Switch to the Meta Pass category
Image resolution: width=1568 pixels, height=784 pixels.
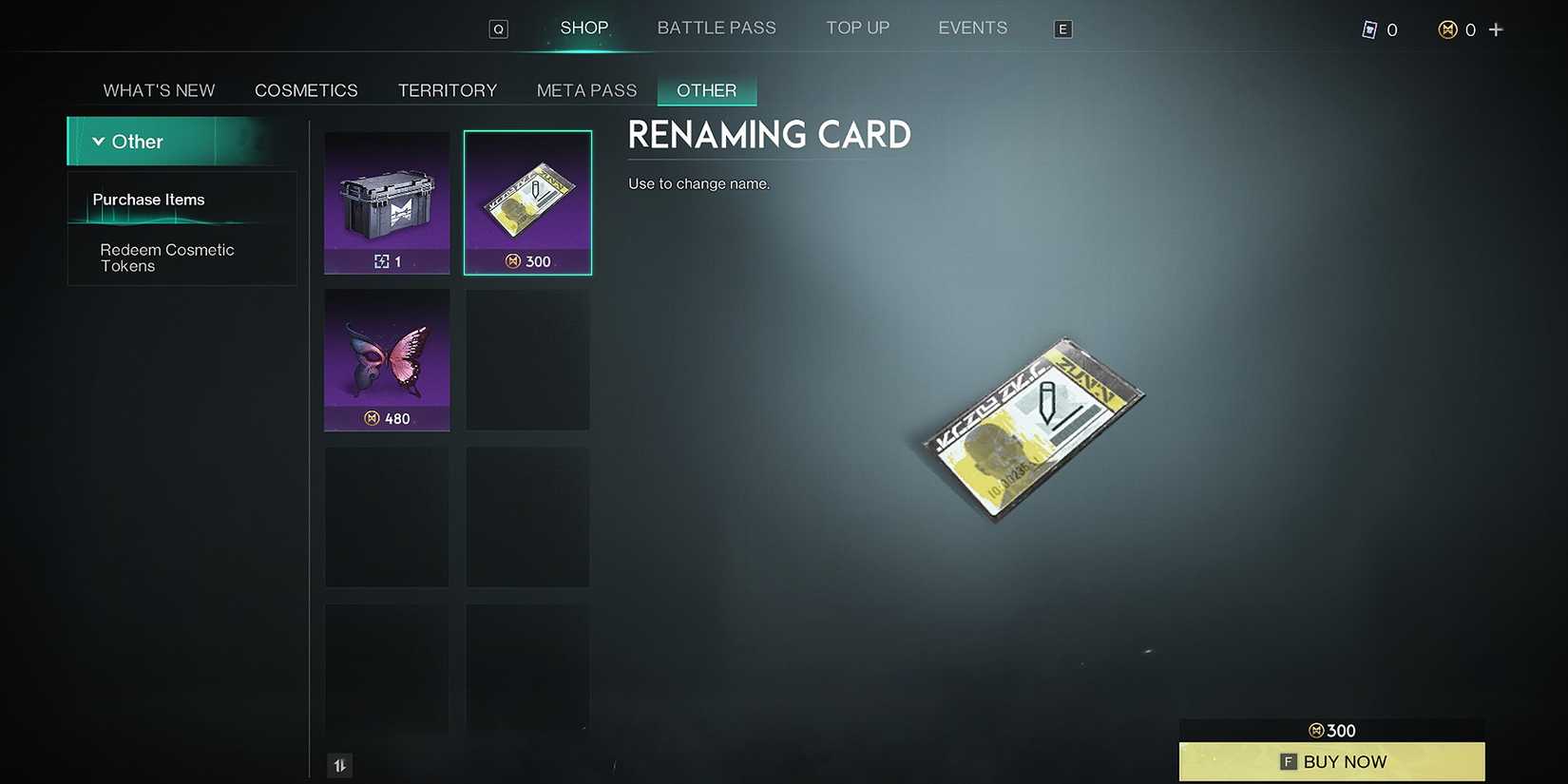586,89
